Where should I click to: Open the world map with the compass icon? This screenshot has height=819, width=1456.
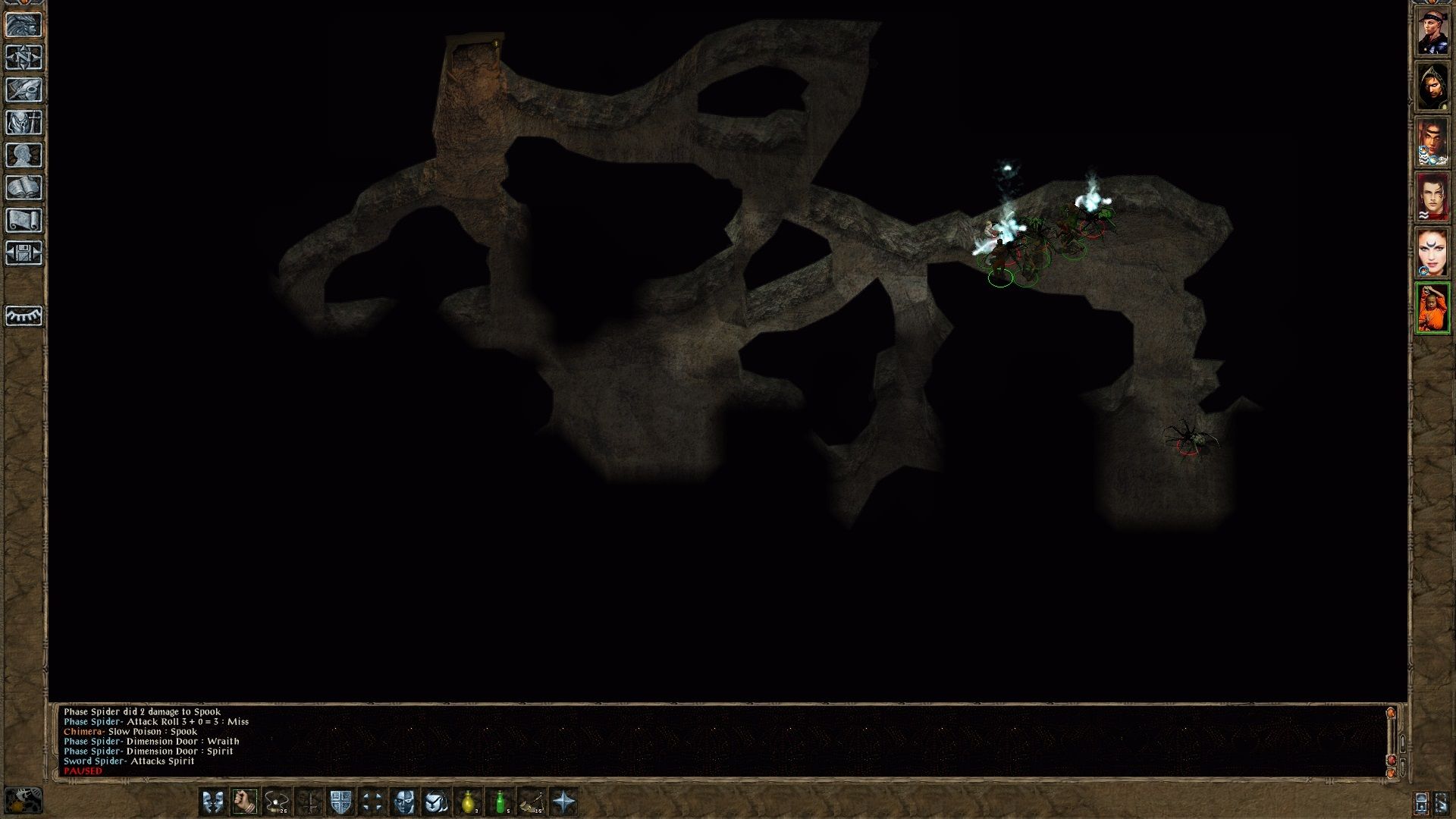[25, 58]
